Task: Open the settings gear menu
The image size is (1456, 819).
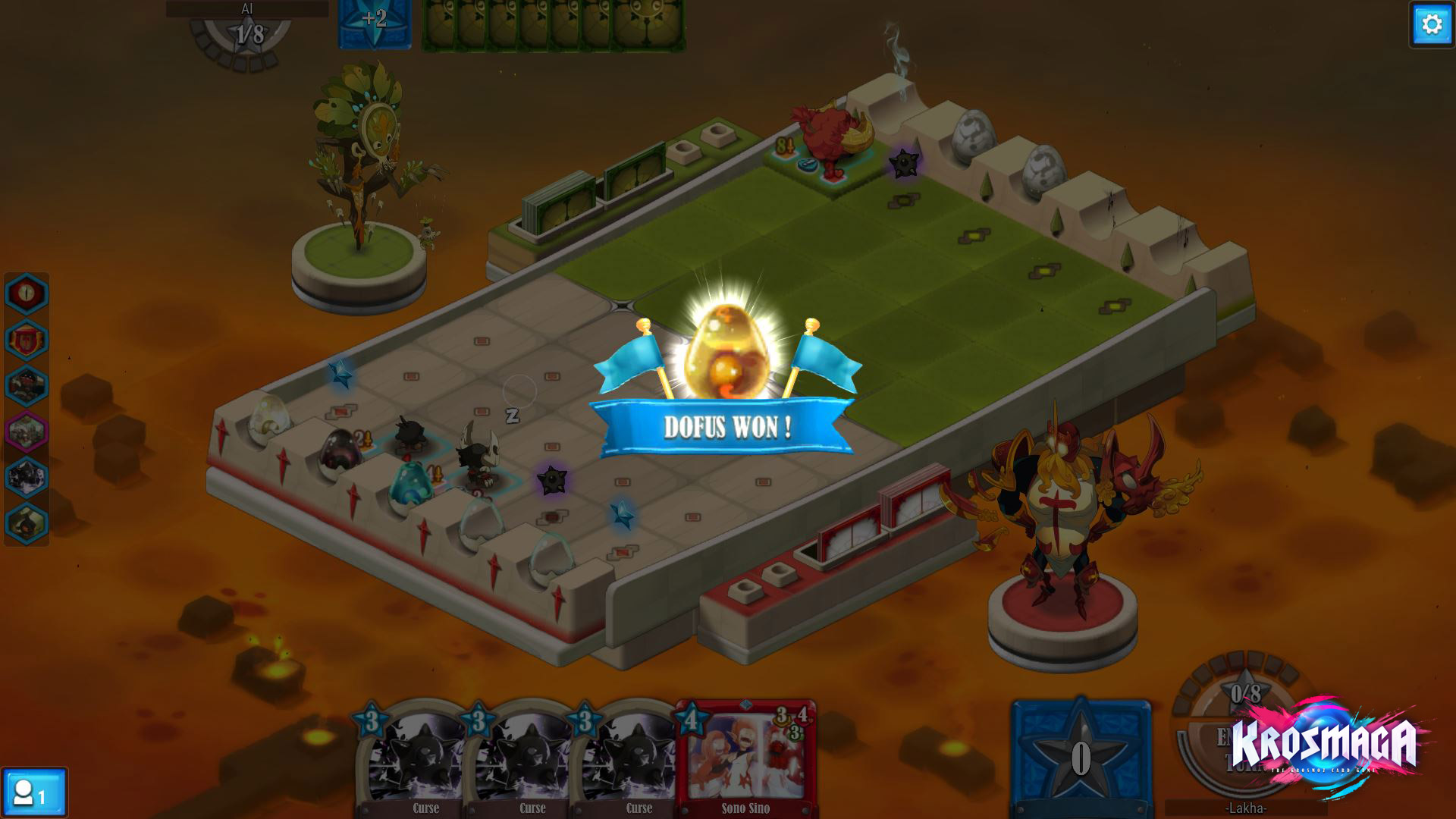Action: click(x=1431, y=25)
